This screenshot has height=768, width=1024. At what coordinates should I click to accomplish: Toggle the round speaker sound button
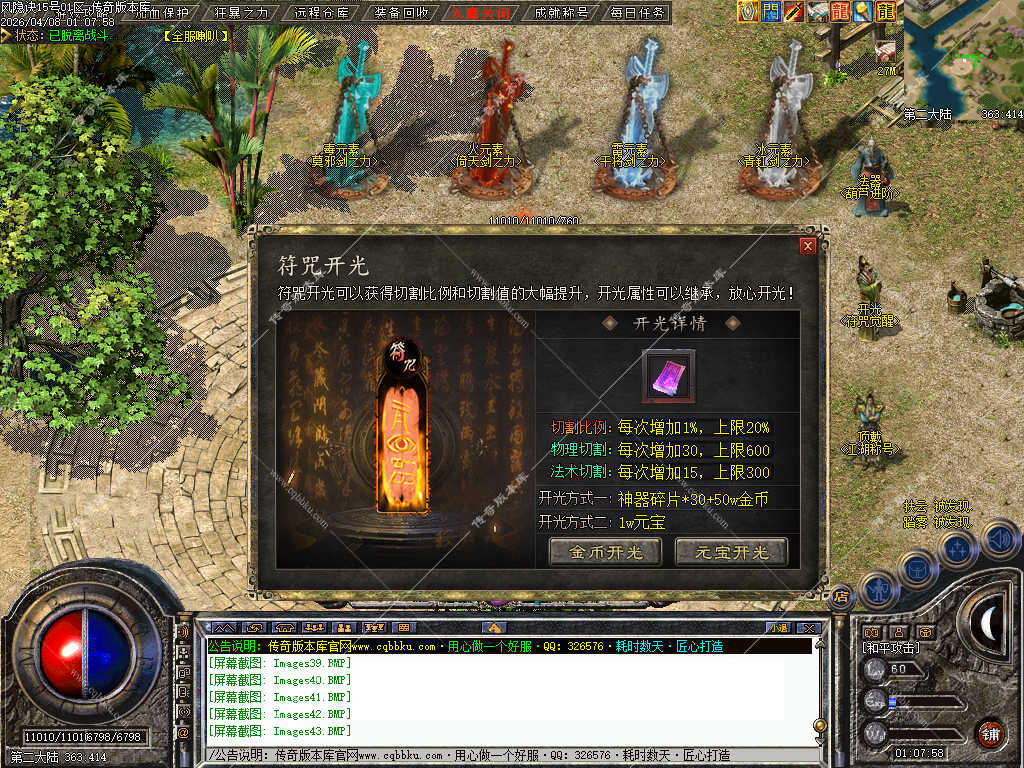coord(1001,538)
